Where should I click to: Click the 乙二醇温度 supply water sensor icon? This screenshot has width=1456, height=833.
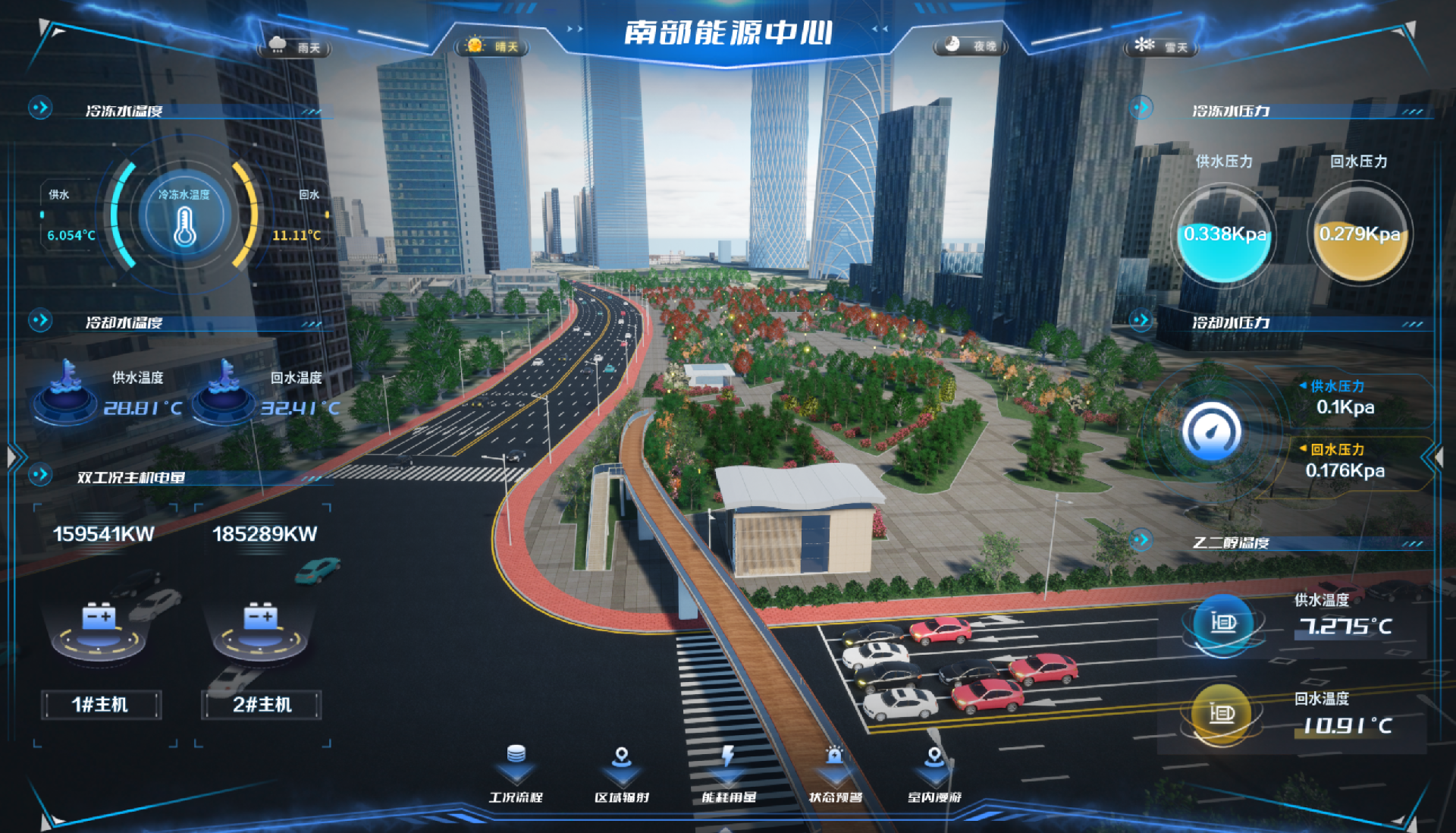tap(1222, 624)
